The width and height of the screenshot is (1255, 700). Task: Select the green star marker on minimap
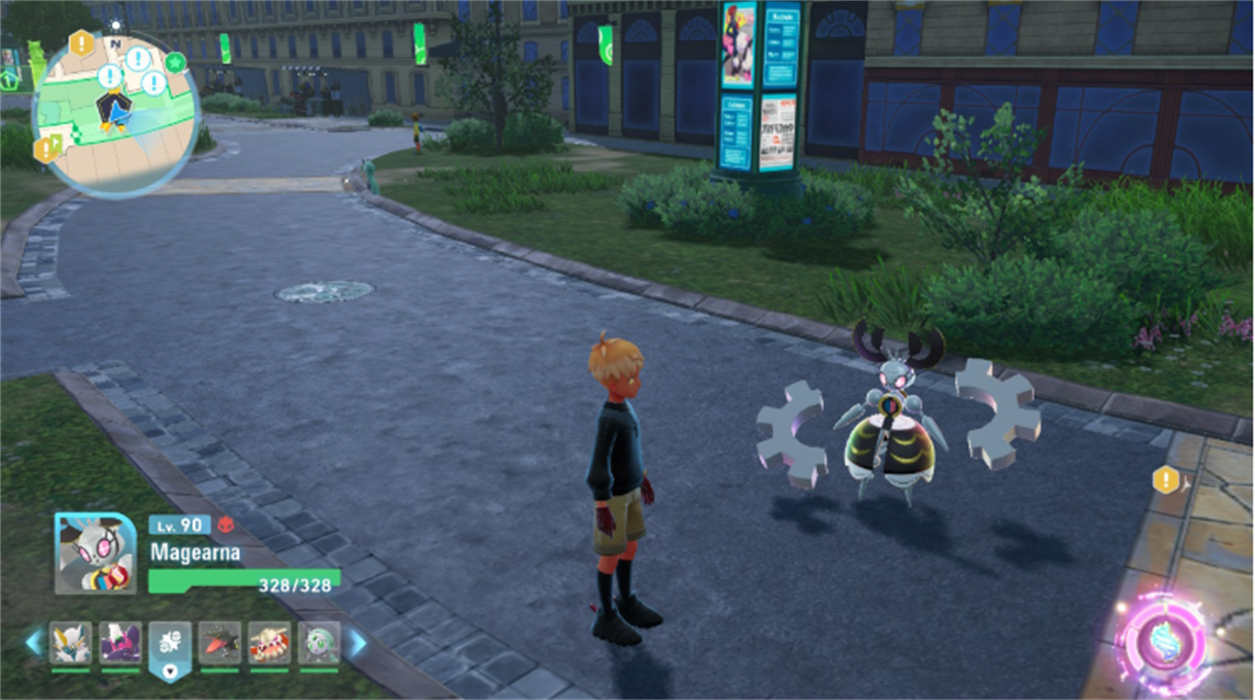coord(176,62)
